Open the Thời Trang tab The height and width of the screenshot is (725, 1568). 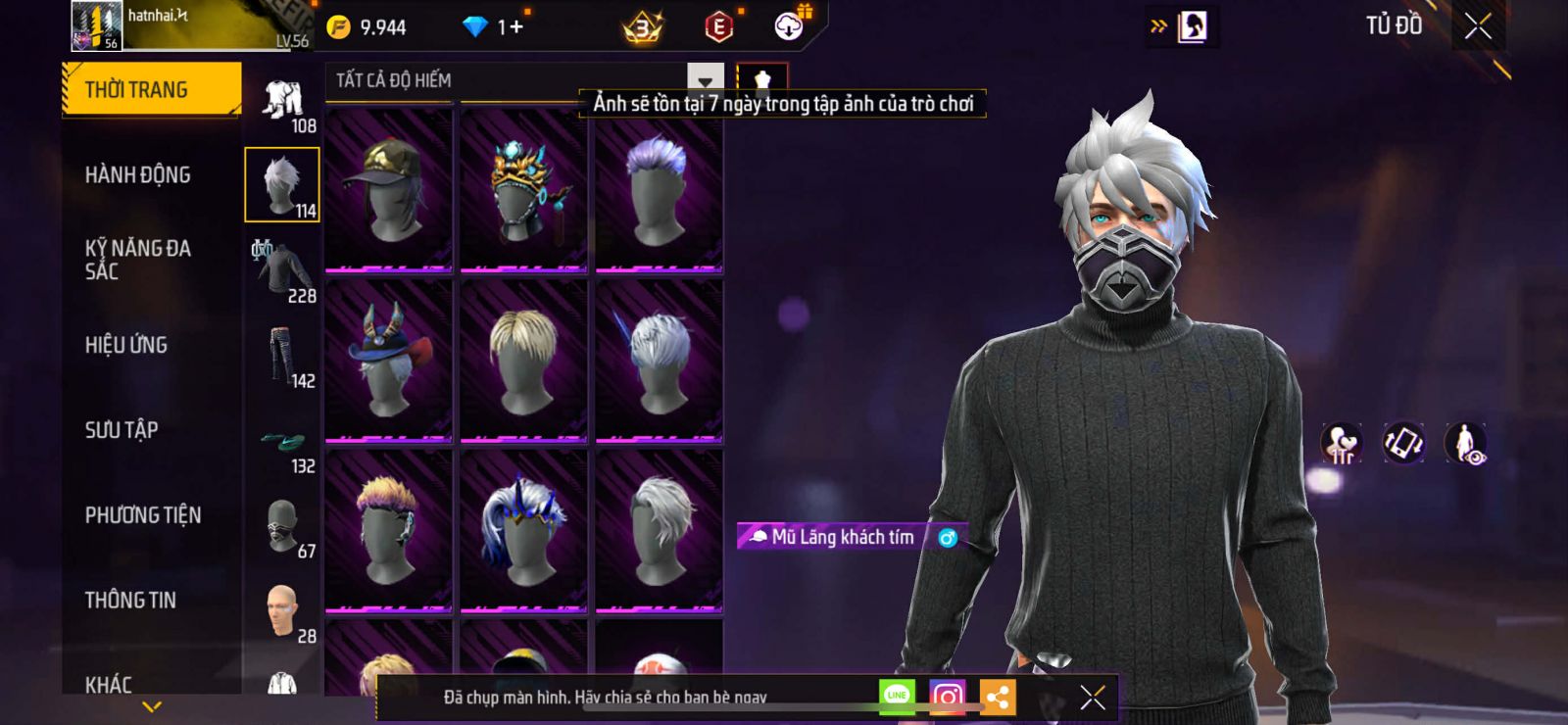click(x=150, y=90)
